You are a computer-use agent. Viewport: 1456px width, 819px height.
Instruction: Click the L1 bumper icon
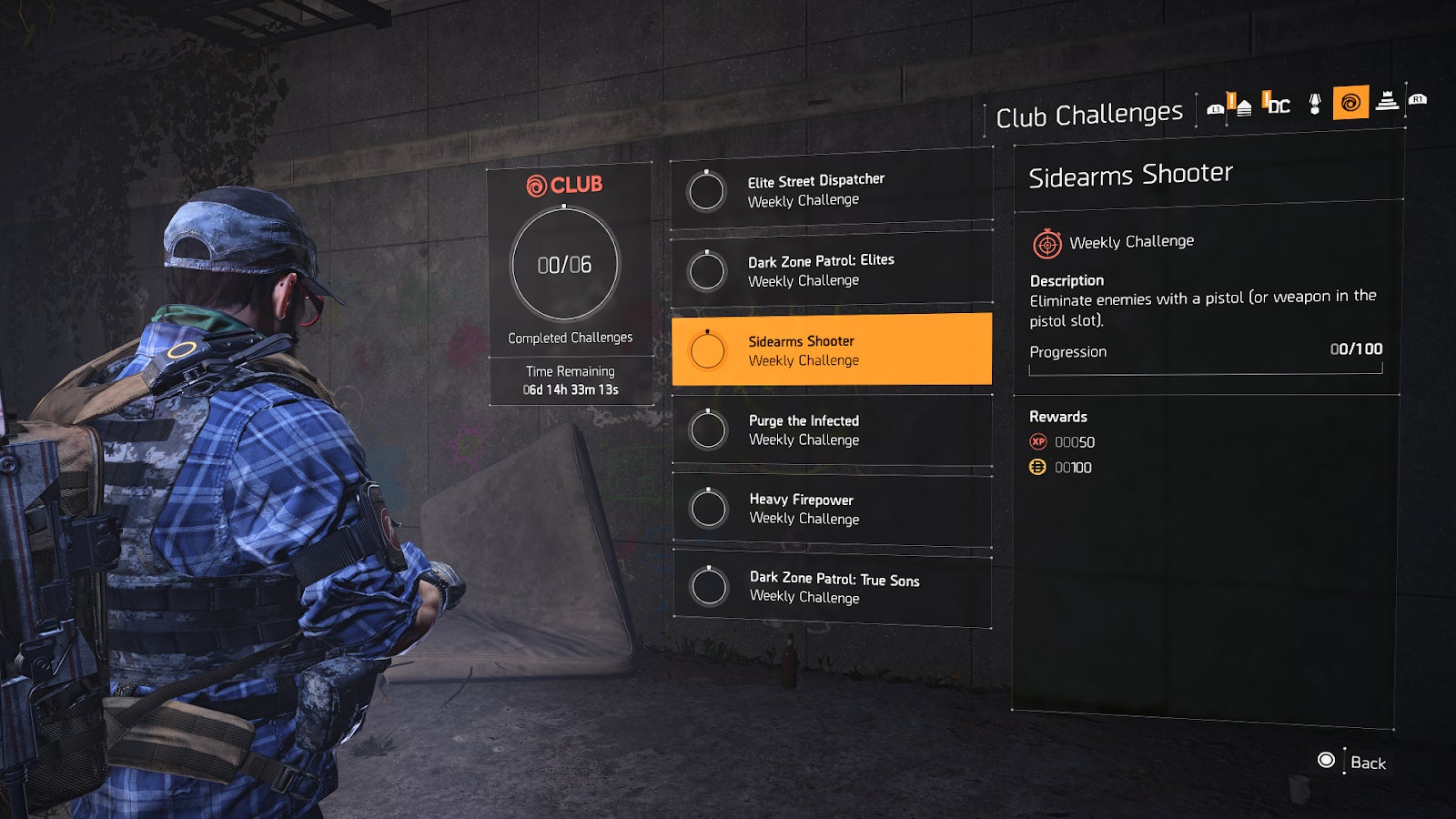tap(1216, 107)
